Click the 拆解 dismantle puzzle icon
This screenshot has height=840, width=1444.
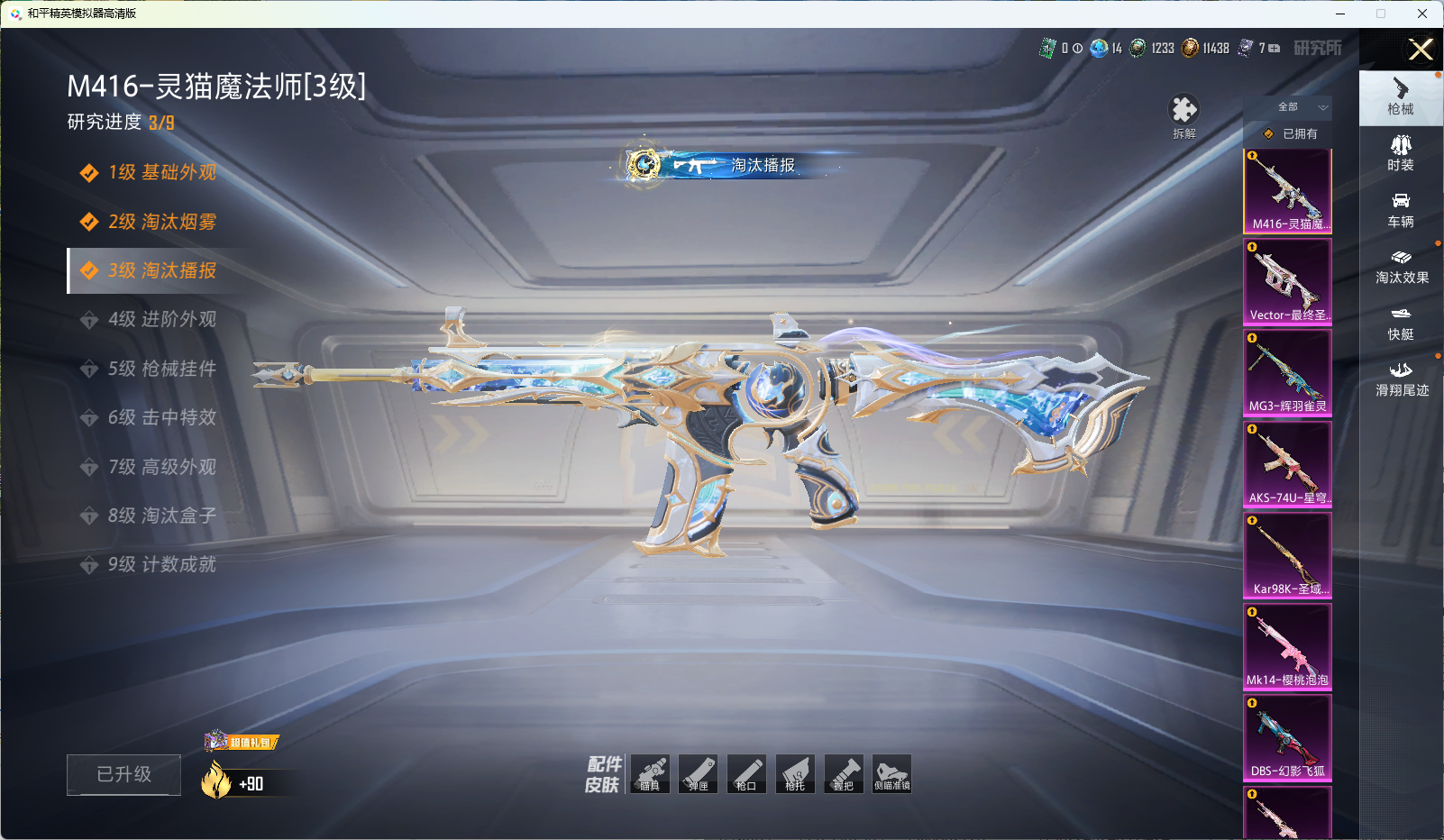(1184, 112)
